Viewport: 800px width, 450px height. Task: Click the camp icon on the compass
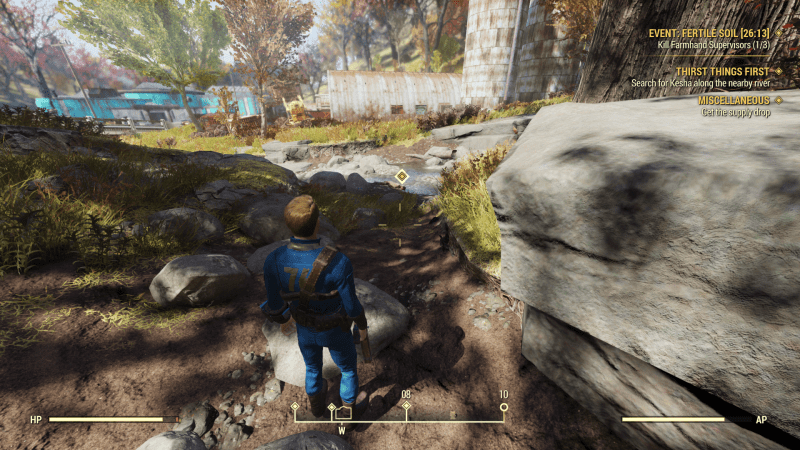343,412
